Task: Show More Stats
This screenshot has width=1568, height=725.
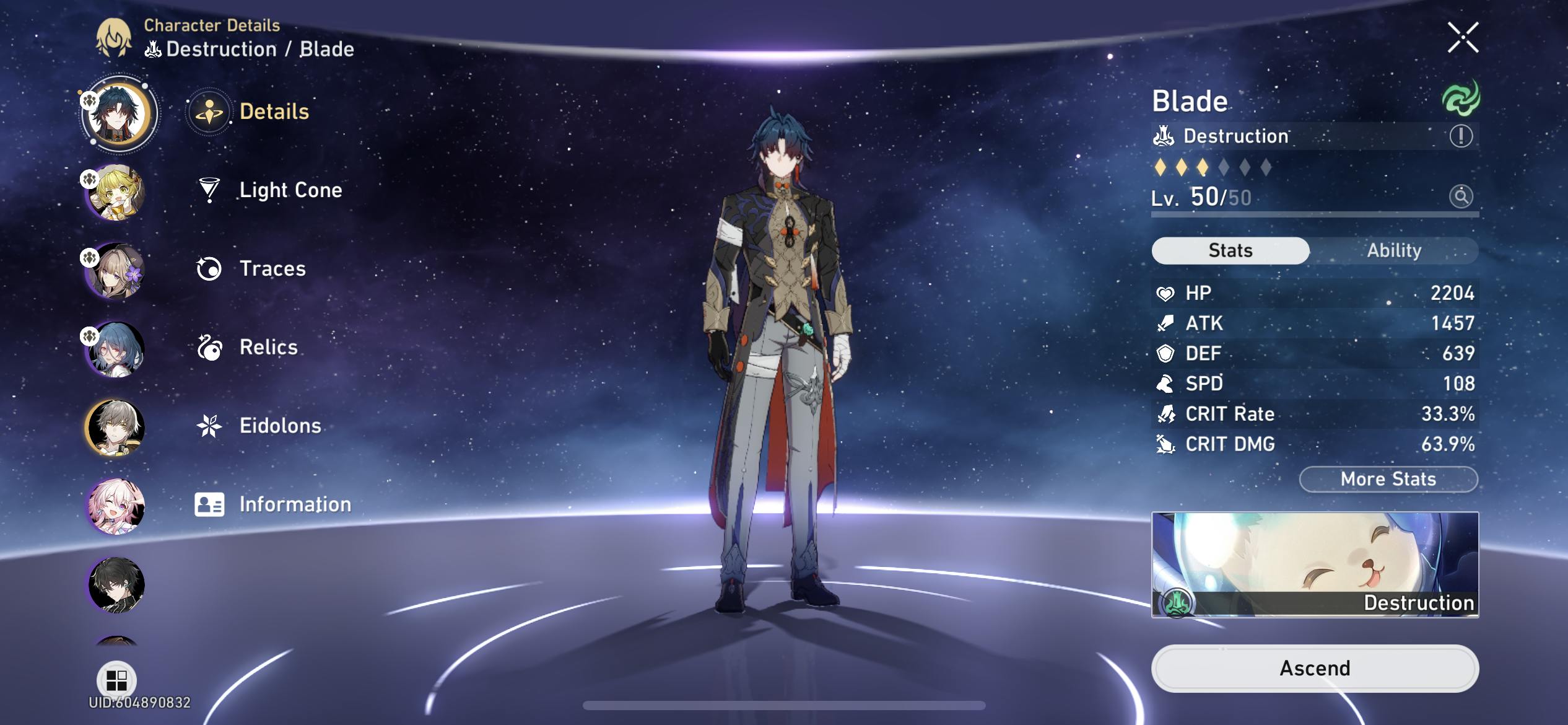Action: [1388, 479]
